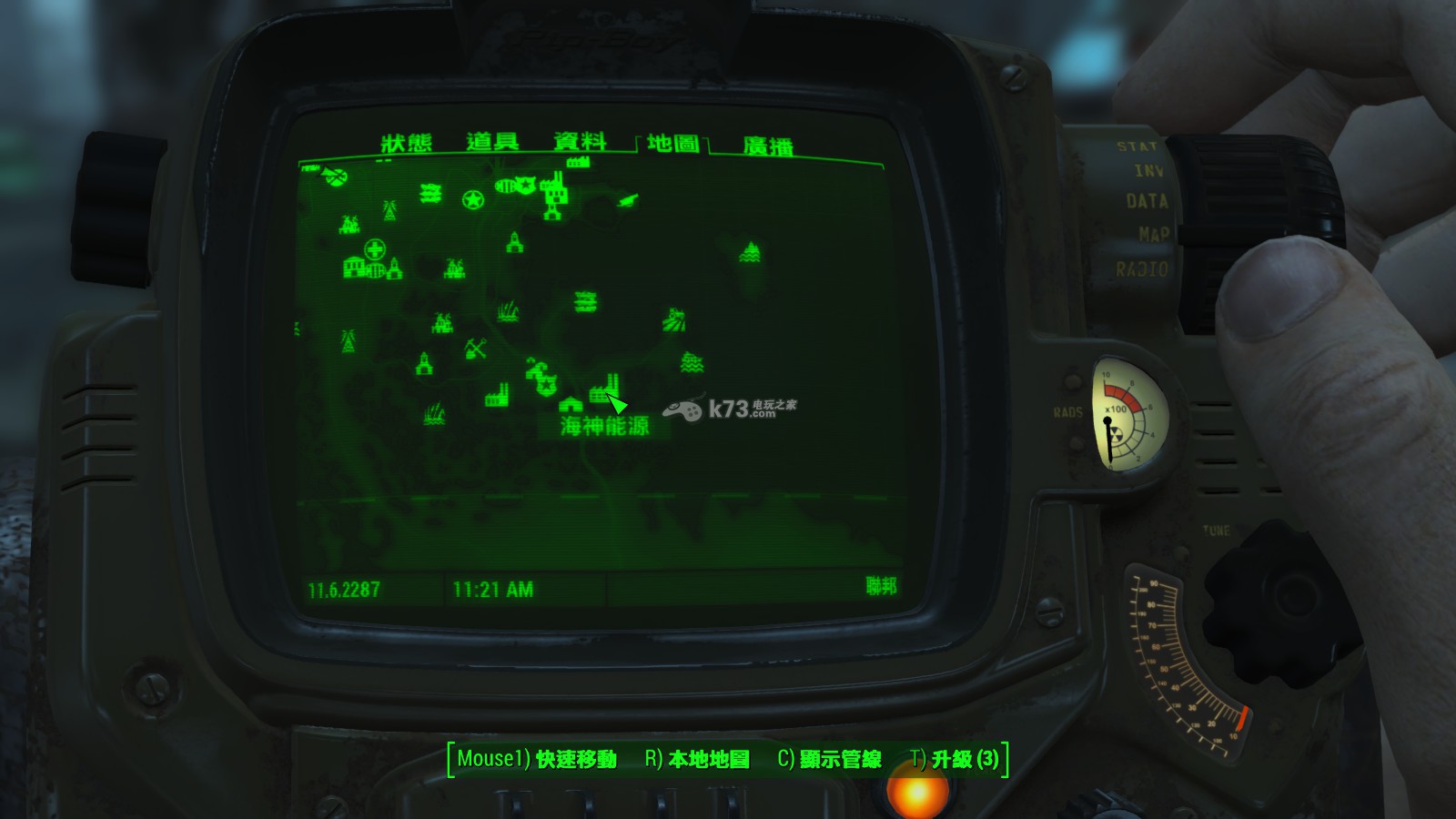Switch to the 資料 data tab
Image resolution: width=1456 pixels, height=819 pixels.
[x=580, y=142]
